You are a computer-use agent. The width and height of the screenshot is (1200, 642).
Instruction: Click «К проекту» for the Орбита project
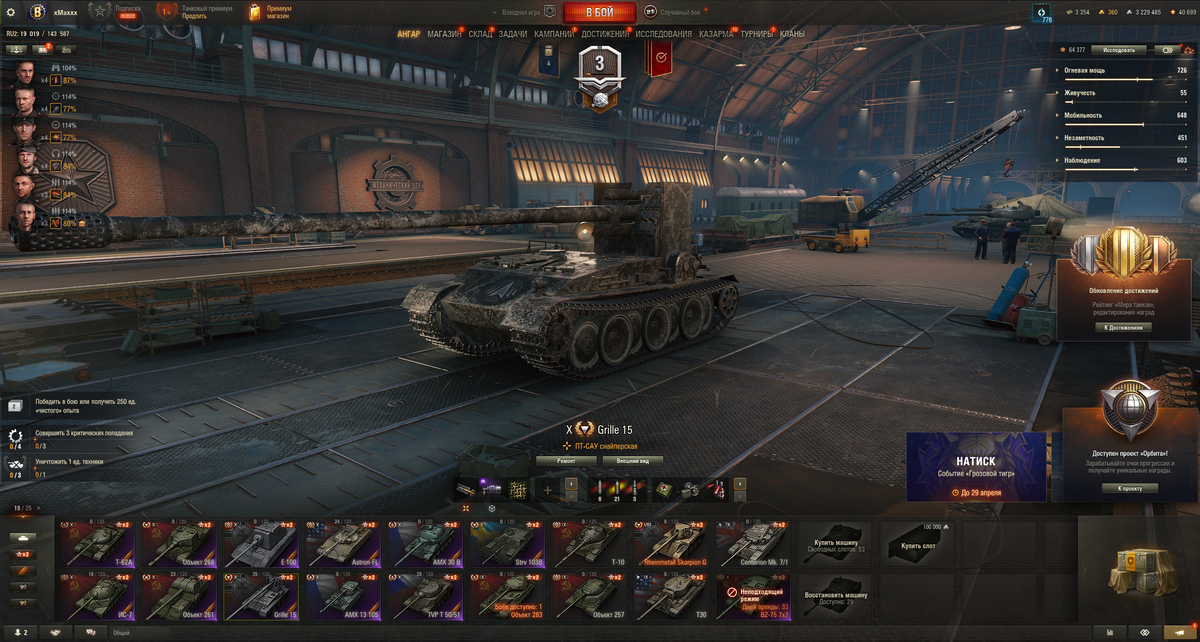(x=1130, y=488)
